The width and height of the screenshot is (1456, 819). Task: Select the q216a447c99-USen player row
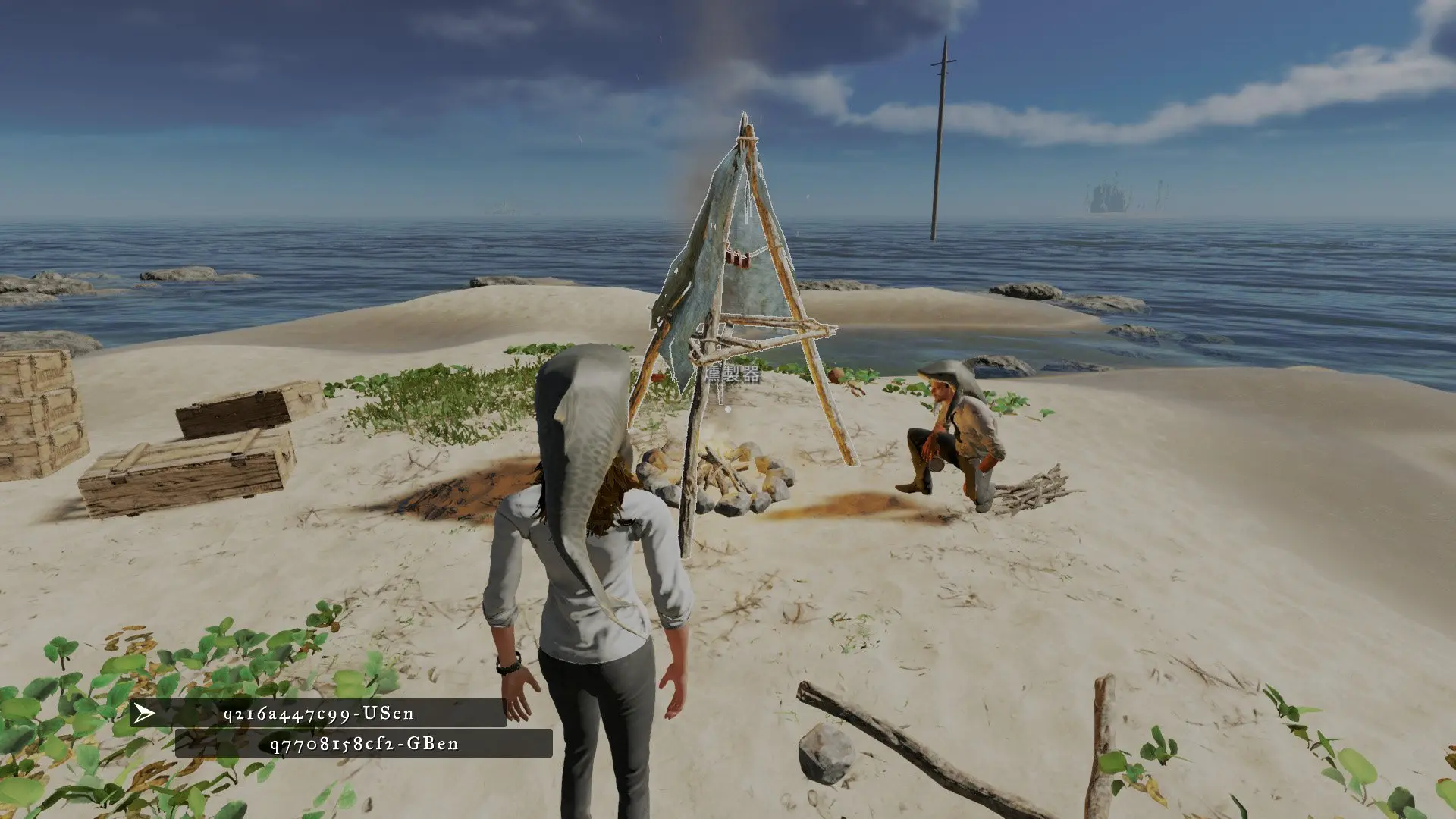(x=318, y=714)
